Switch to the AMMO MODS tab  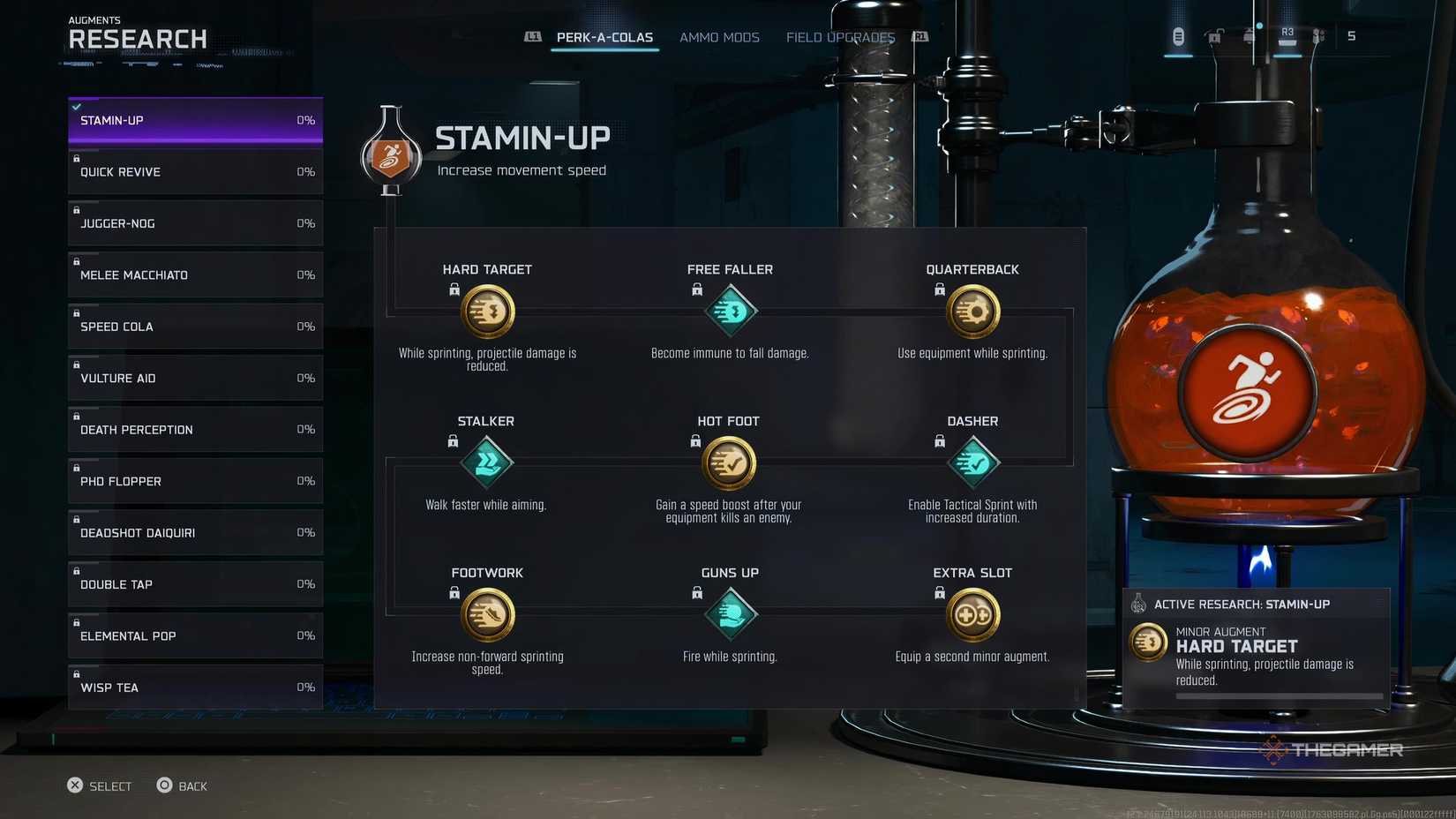pos(719,37)
